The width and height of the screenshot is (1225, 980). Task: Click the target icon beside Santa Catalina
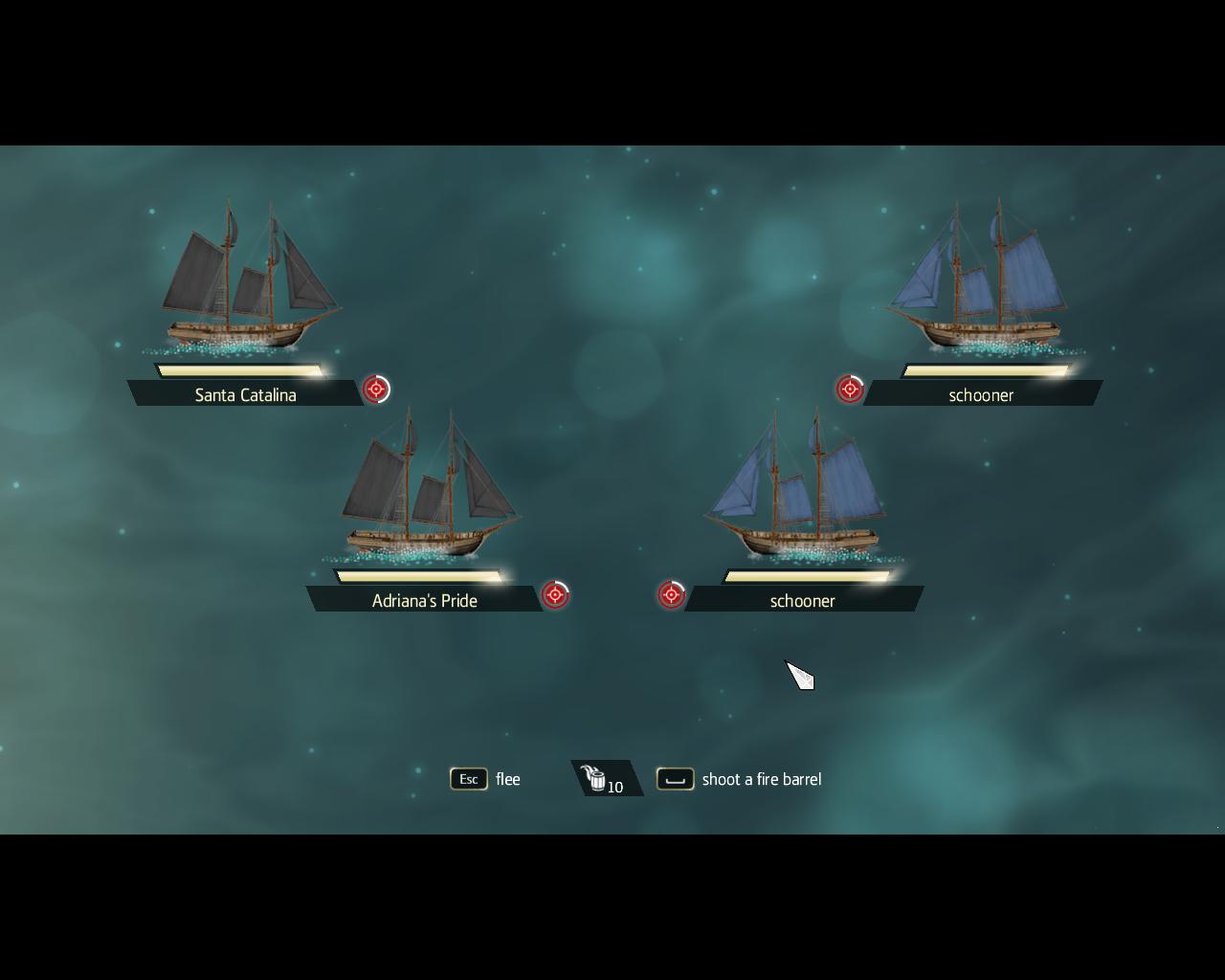[x=376, y=390]
